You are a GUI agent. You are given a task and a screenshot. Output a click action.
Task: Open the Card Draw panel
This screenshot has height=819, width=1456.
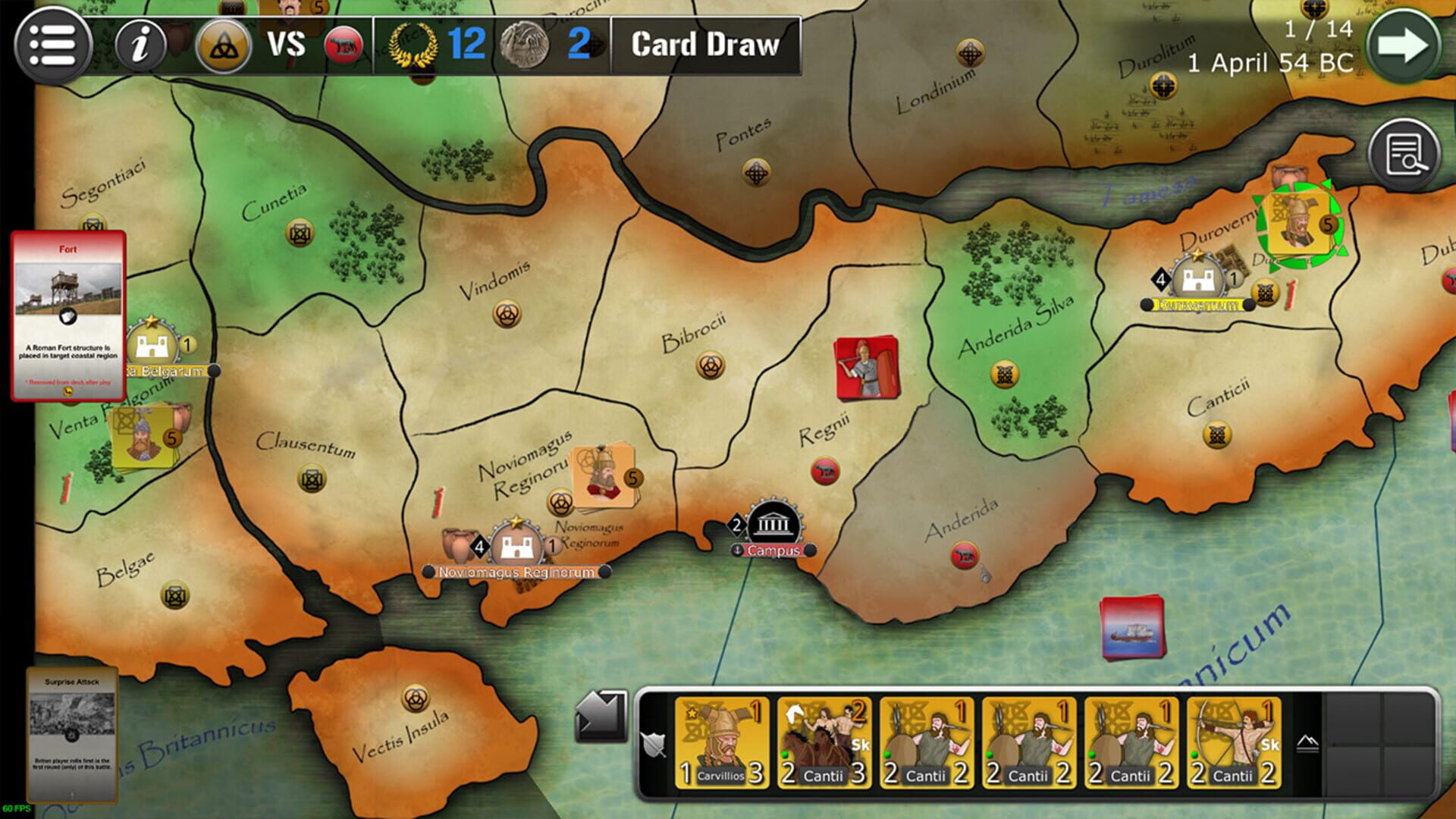pyautogui.click(x=702, y=45)
